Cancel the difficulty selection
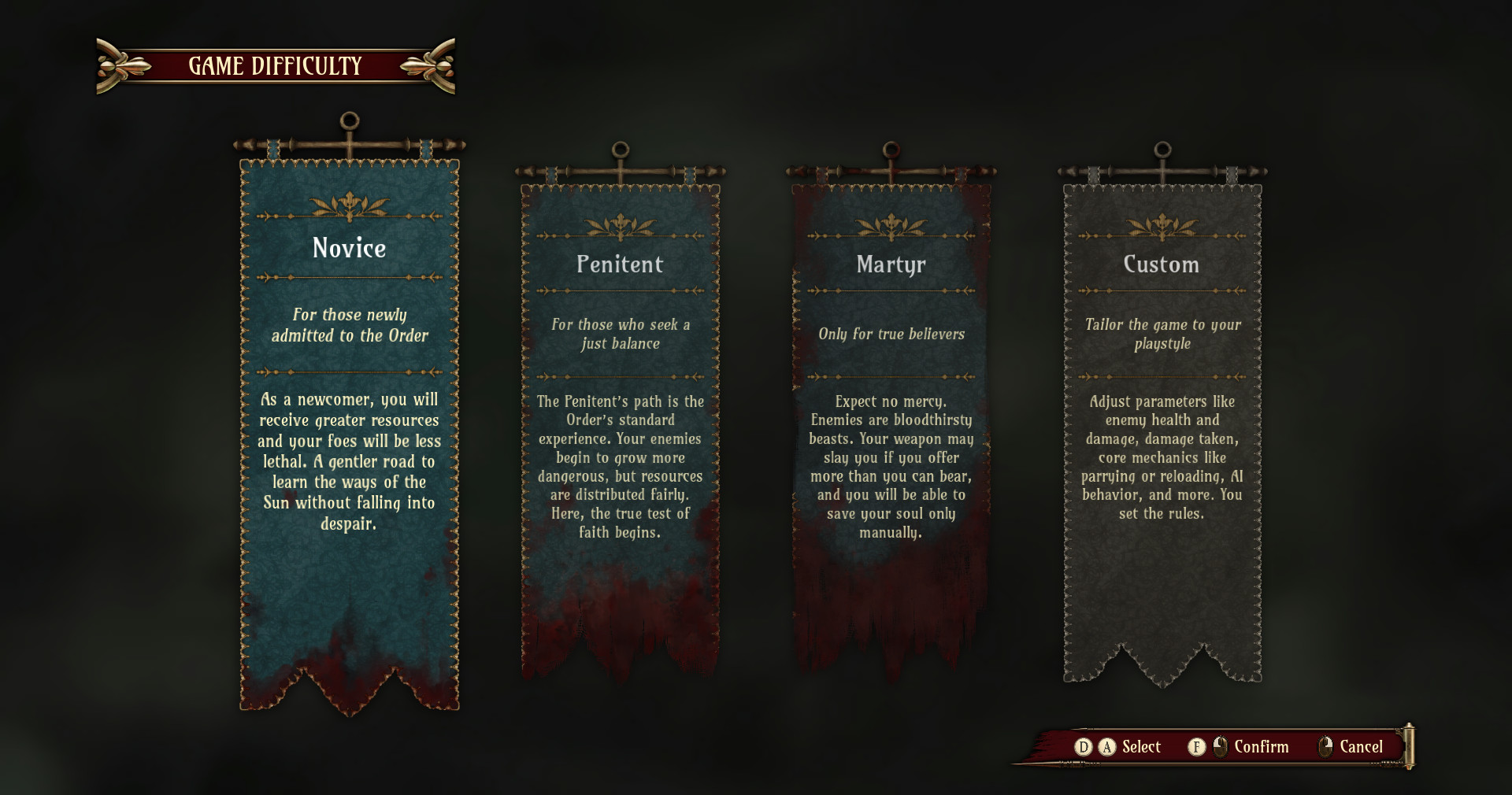The width and height of the screenshot is (1512, 795). click(x=1360, y=747)
